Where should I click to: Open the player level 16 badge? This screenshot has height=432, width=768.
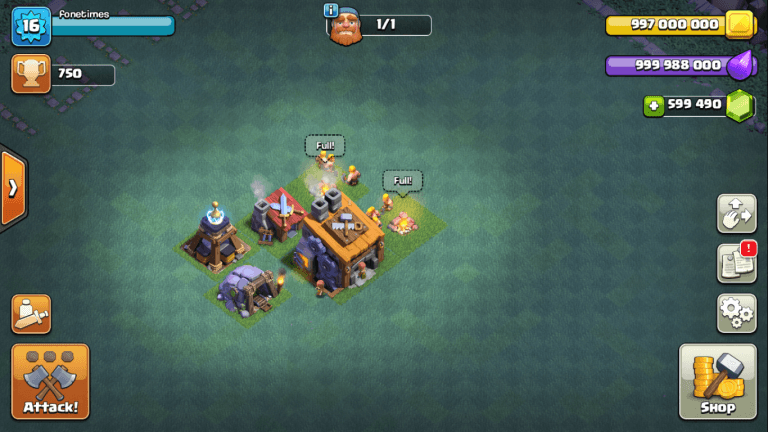point(30,26)
